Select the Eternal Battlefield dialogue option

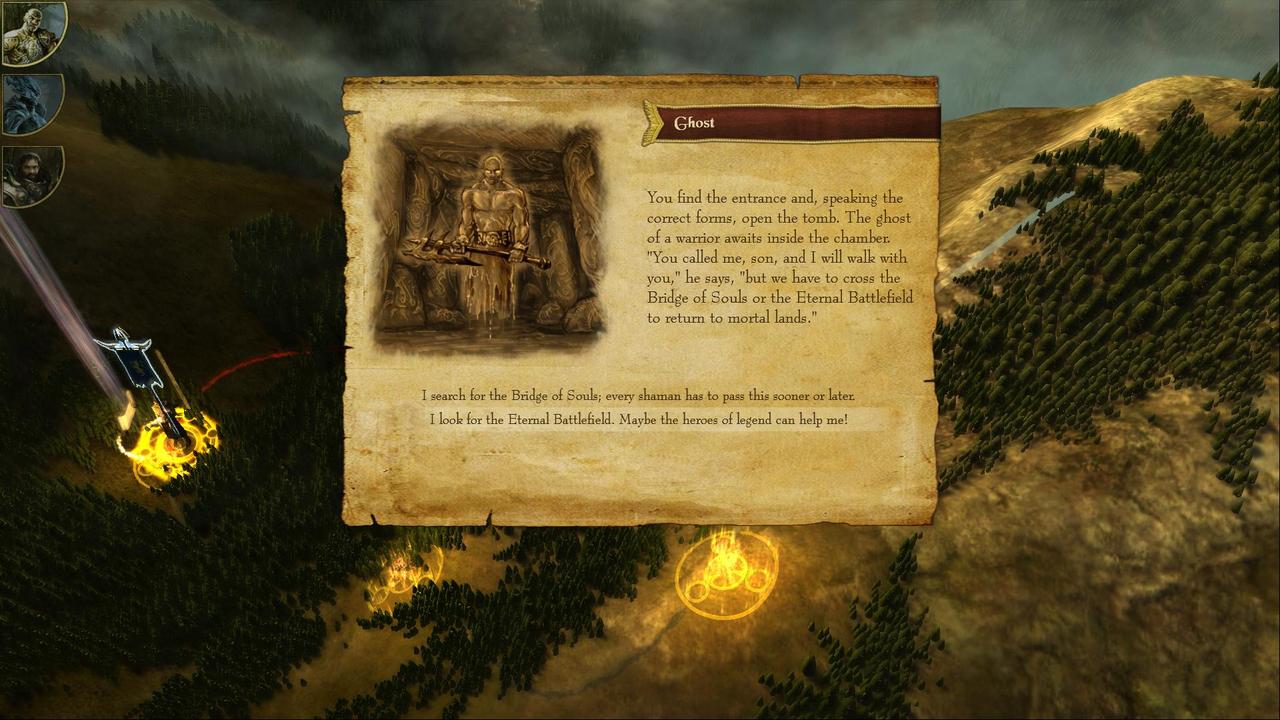[x=638, y=420]
